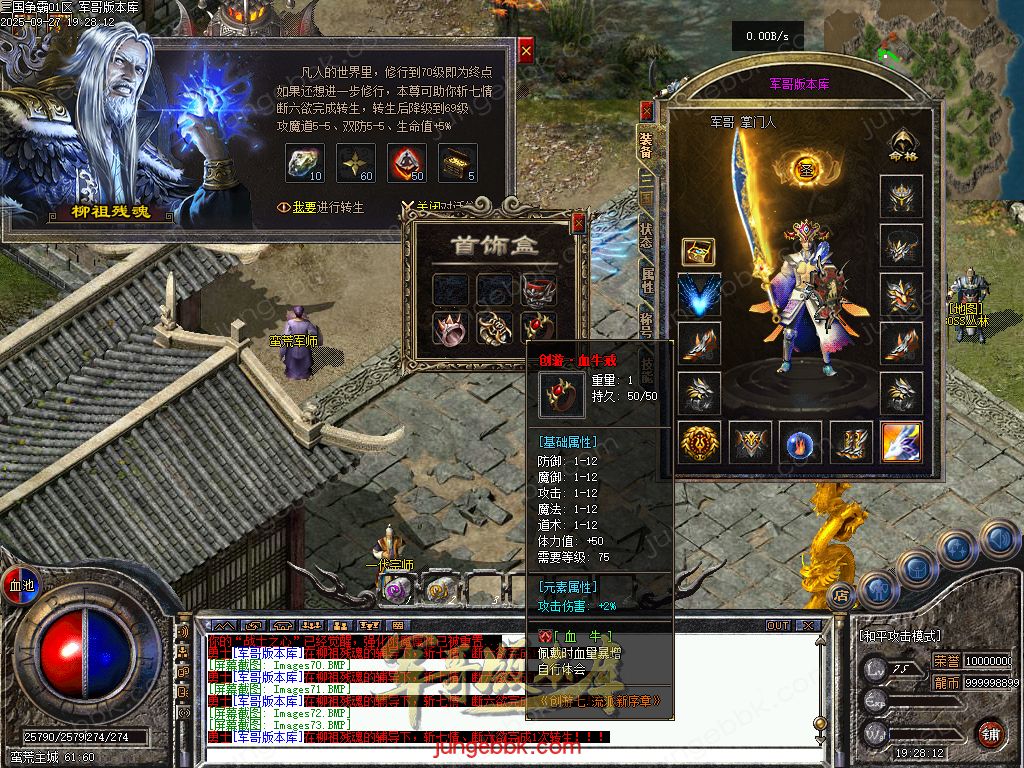Click the golden lion medal slot

pyautogui.click(x=699, y=442)
